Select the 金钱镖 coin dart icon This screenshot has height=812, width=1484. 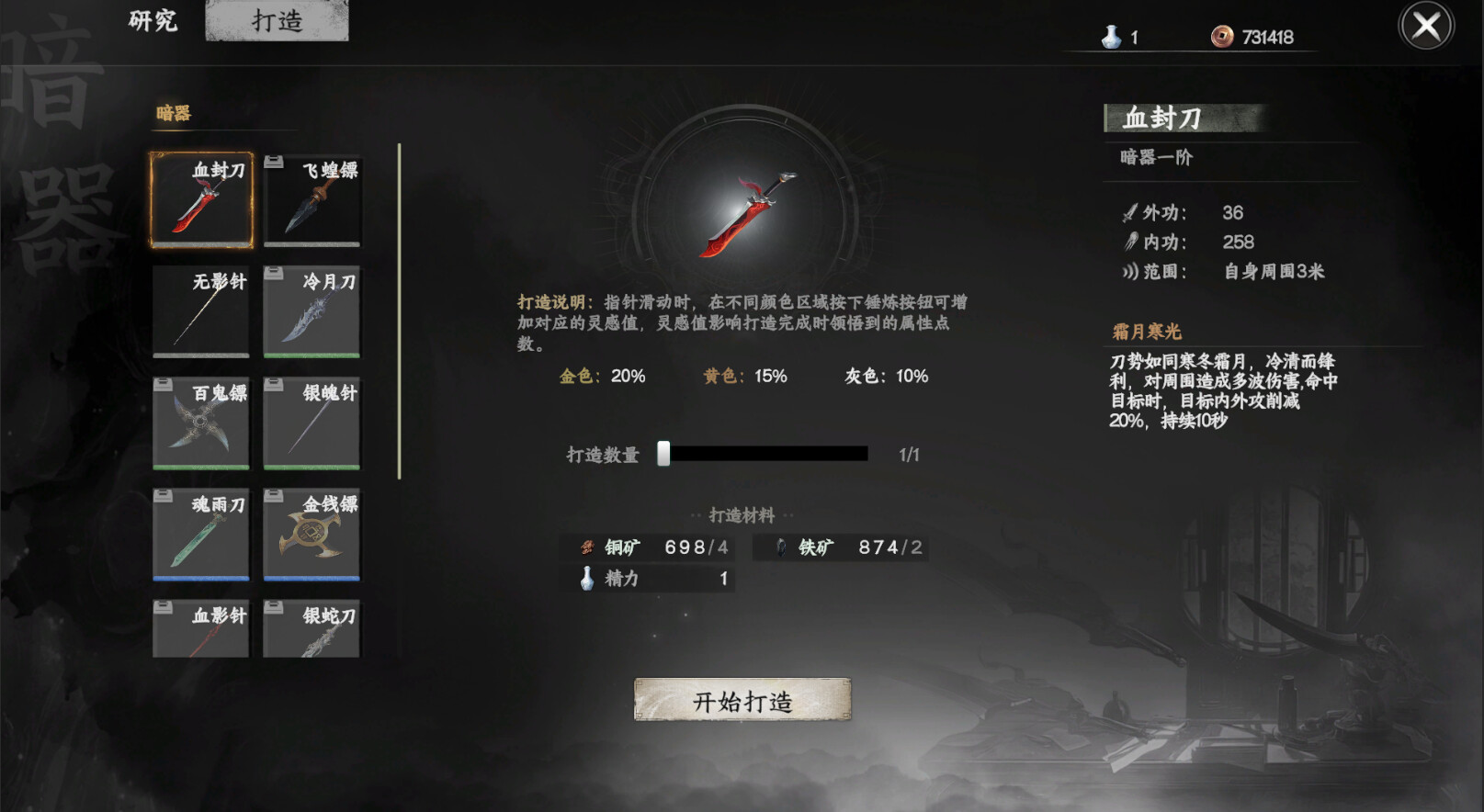coord(311,536)
